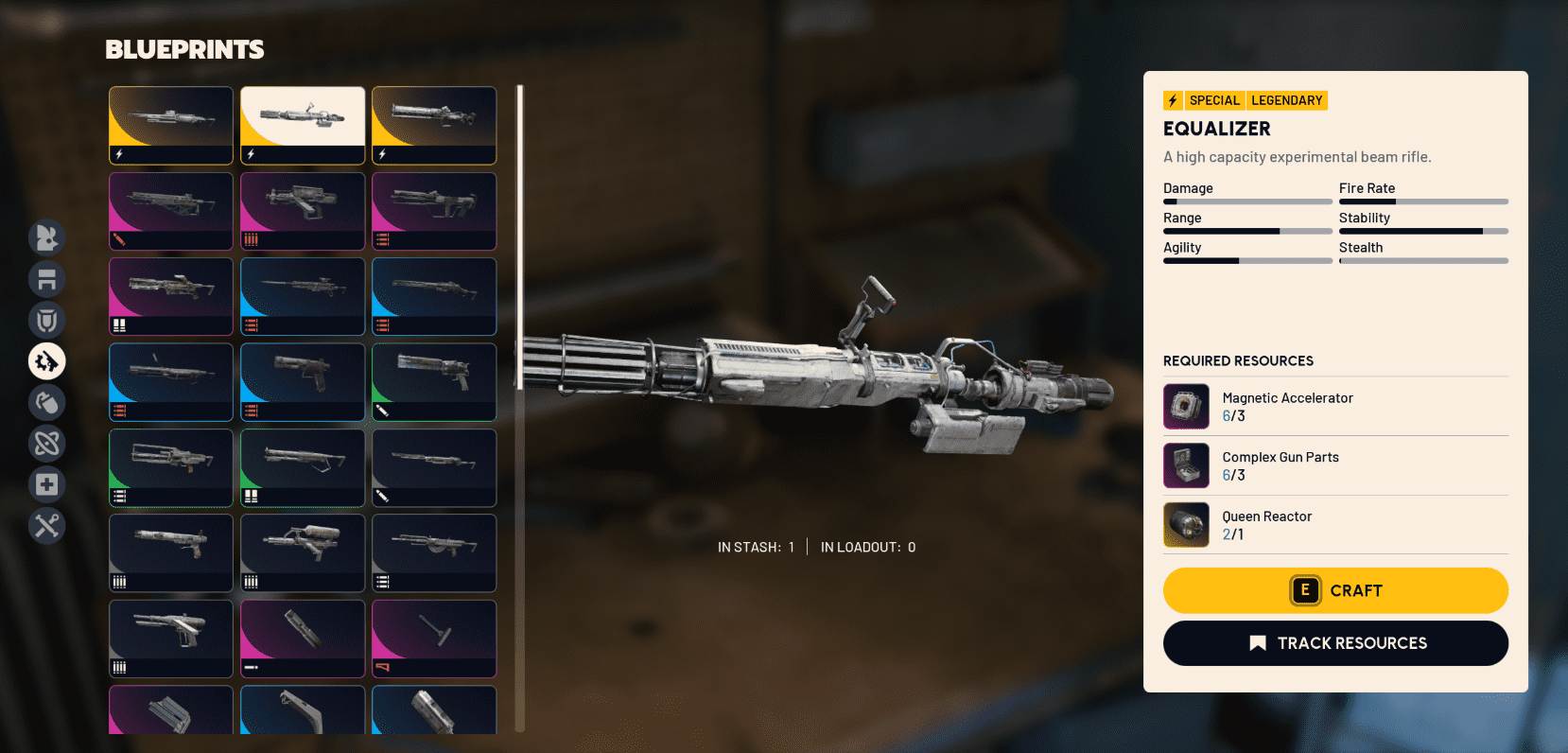Open the structures category in the left sidebar
Image resolution: width=1568 pixels, height=753 pixels.
pos(47,280)
